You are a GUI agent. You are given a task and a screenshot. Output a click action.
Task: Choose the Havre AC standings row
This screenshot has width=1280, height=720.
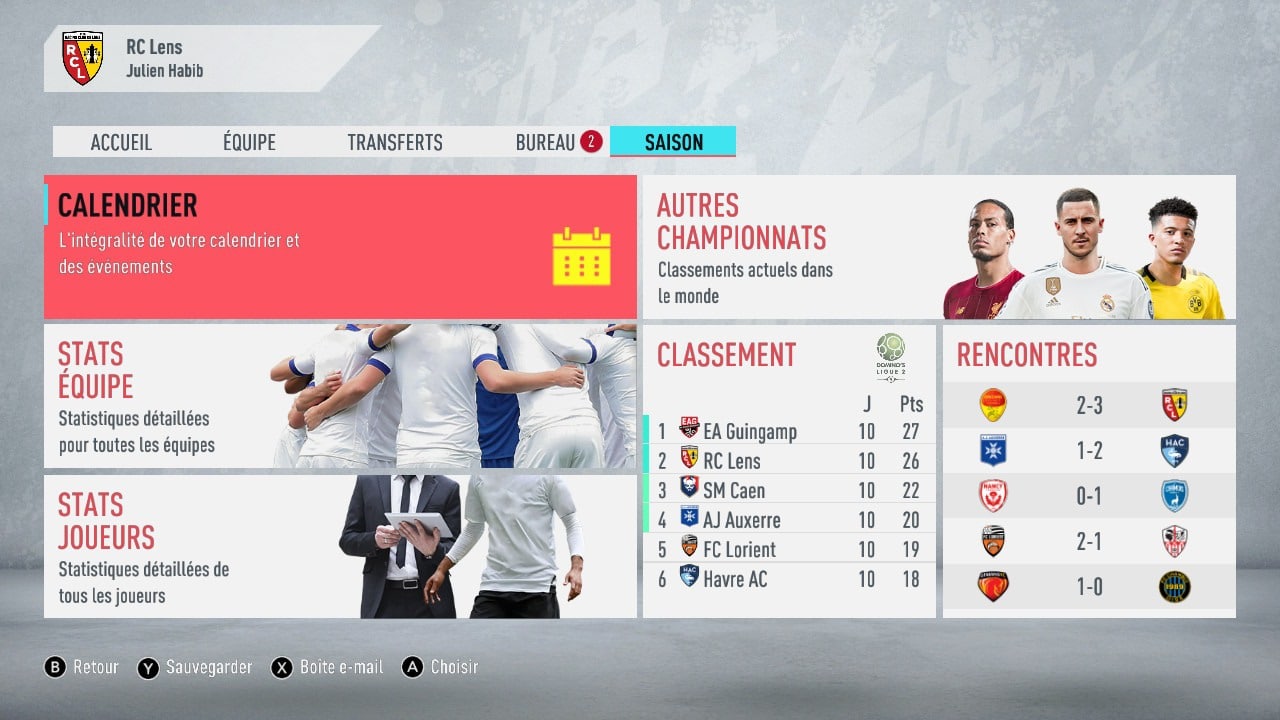click(x=790, y=578)
